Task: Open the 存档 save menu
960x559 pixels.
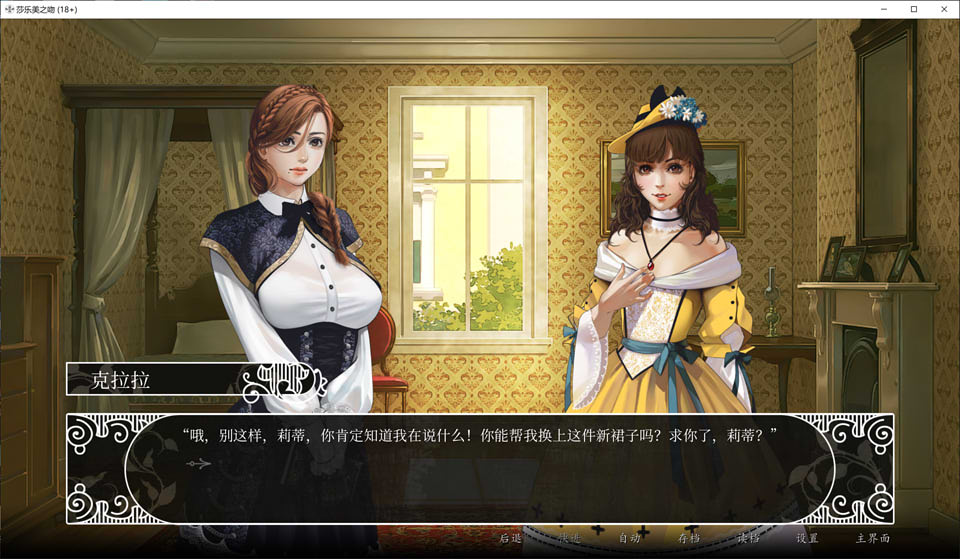Action: pyautogui.click(x=689, y=538)
